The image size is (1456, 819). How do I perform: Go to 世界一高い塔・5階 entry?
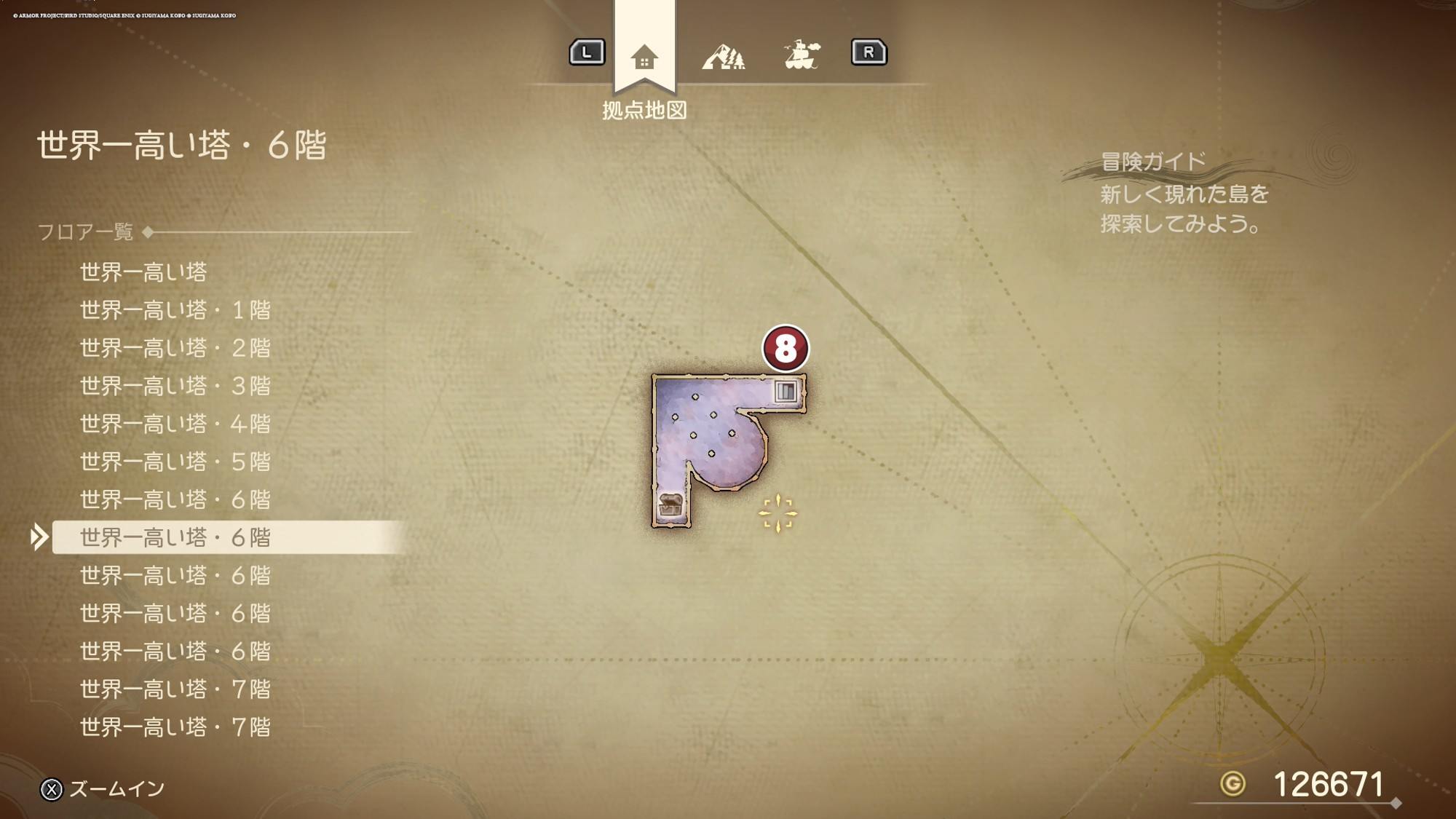(x=175, y=462)
